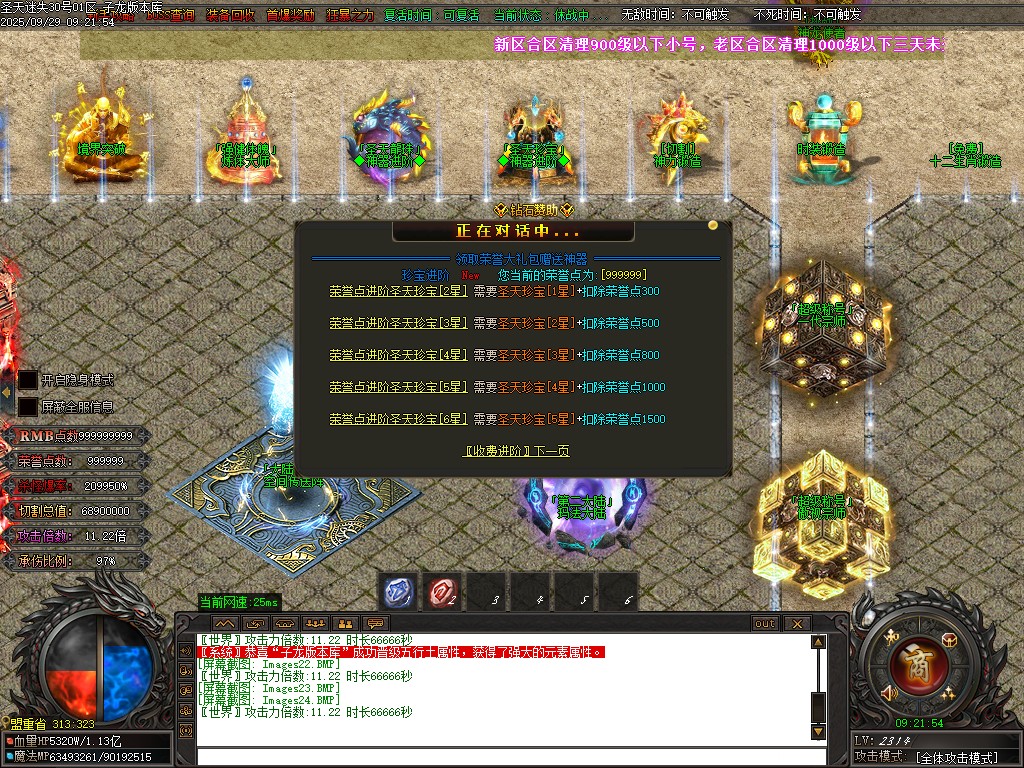Screen dimensions: 1024x768
Task: Close the dialogue window with the gold button
Action: point(713,225)
